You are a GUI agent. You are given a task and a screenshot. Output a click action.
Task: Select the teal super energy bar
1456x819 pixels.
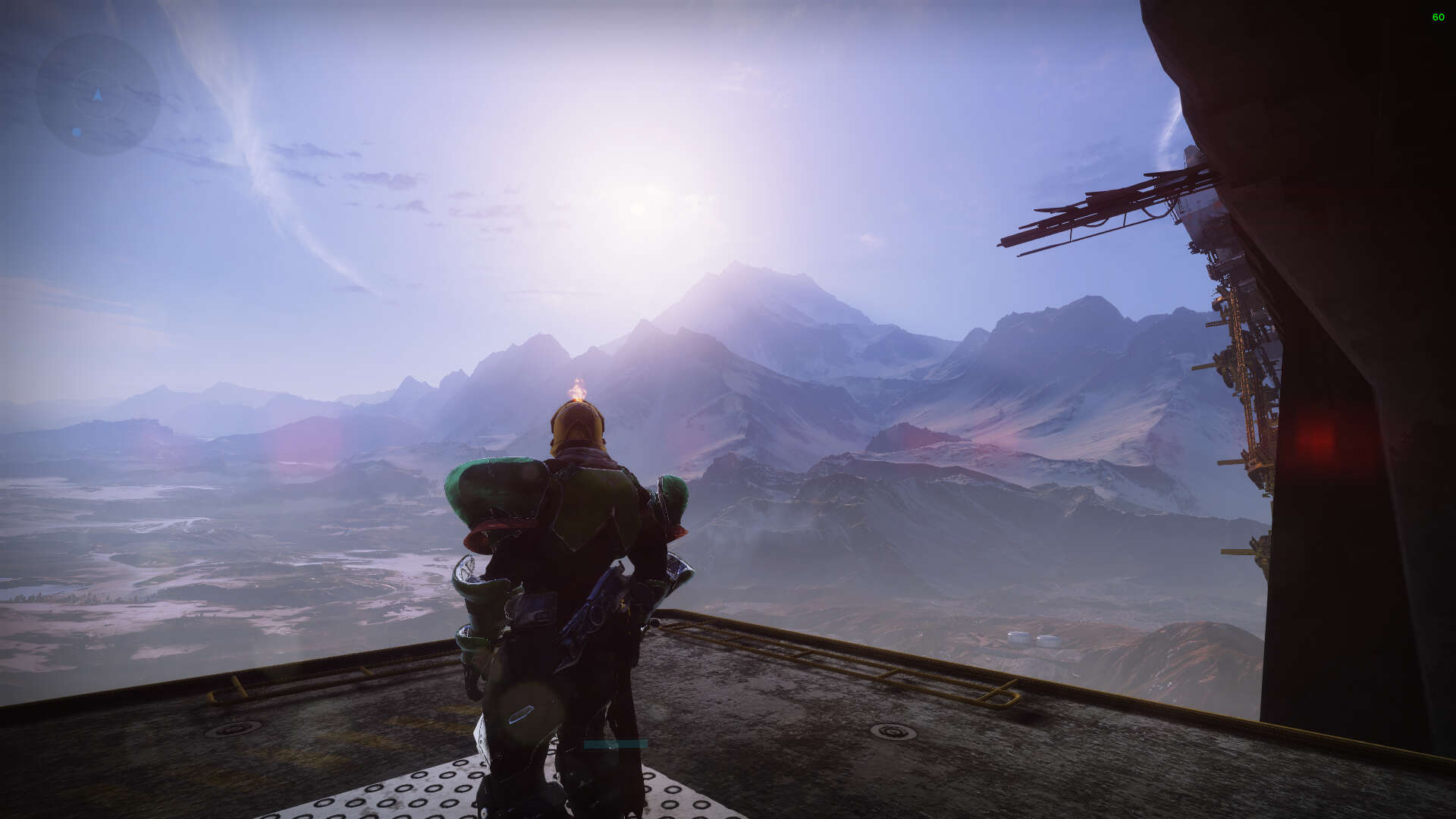pos(614,743)
